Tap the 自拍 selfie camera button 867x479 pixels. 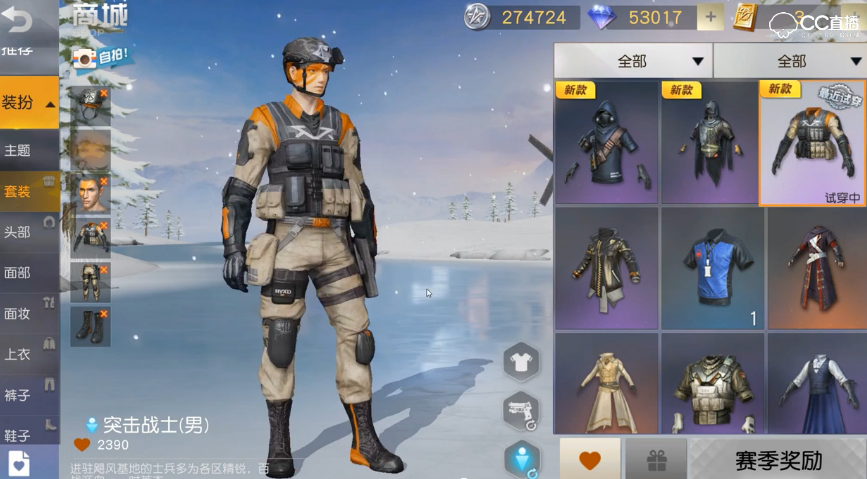pos(101,57)
